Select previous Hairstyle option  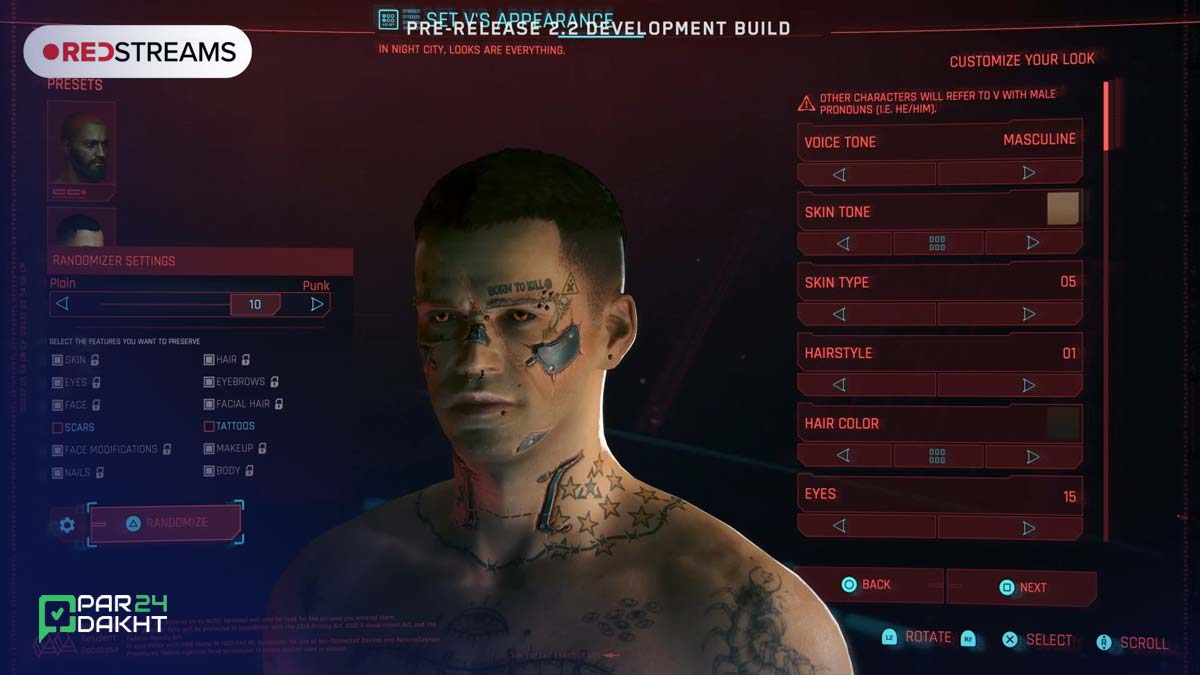pos(839,385)
